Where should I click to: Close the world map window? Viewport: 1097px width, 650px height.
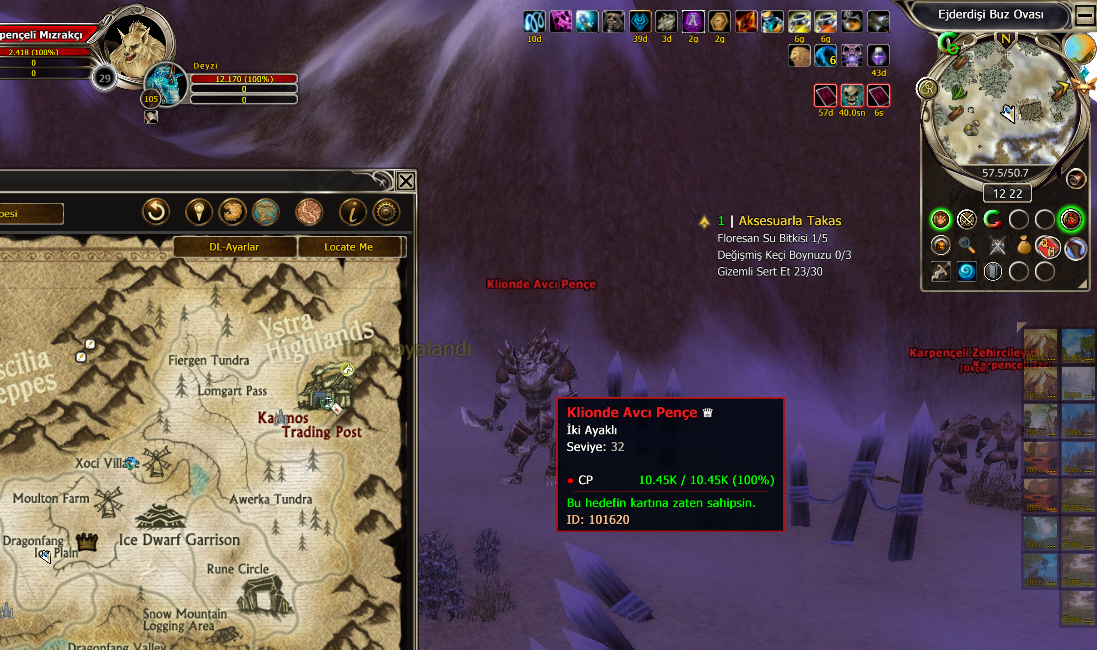click(405, 181)
